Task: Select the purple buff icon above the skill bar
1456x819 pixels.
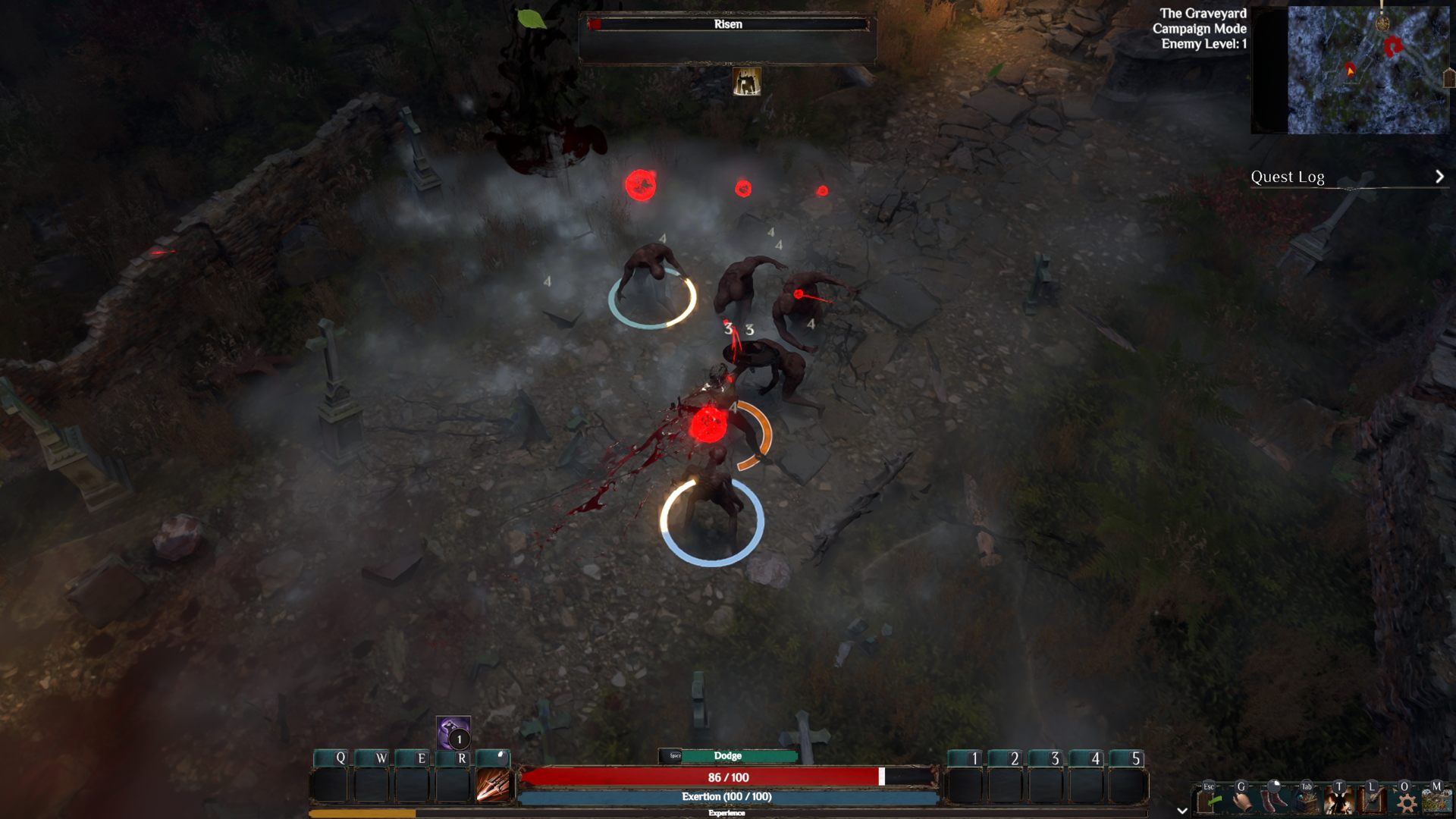Action: pos(453,733)
